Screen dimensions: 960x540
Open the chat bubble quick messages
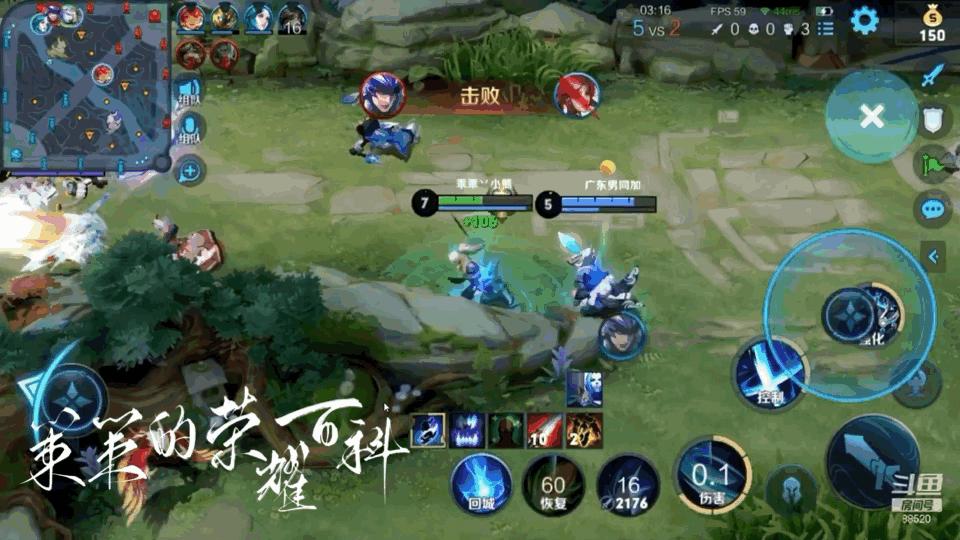[932, 209]
